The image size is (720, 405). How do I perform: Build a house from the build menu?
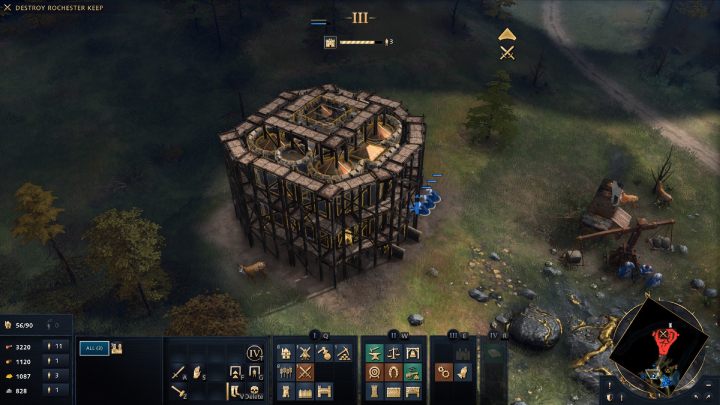285,353
